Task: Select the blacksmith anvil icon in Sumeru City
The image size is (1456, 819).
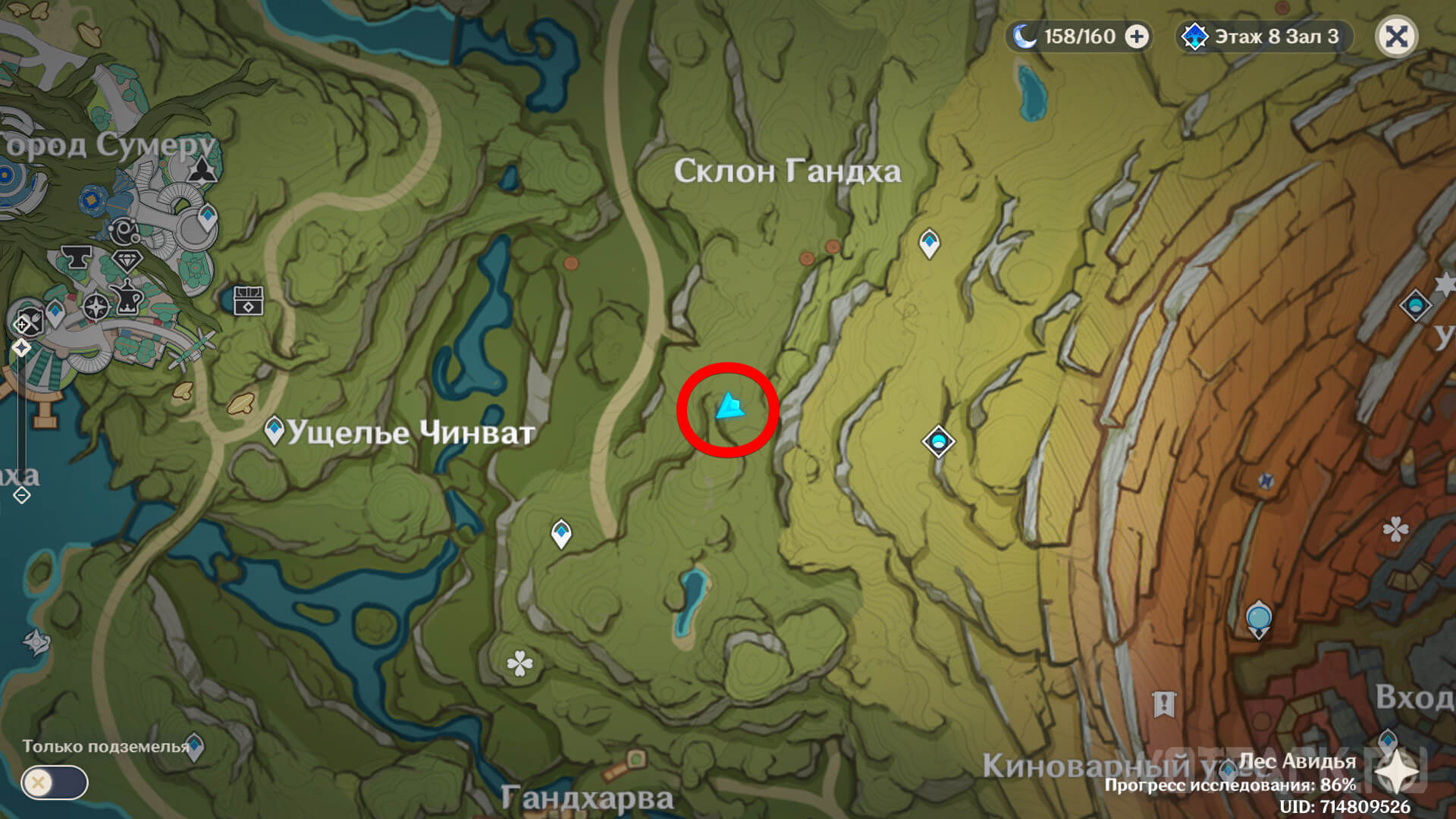Action: [75, 258]
